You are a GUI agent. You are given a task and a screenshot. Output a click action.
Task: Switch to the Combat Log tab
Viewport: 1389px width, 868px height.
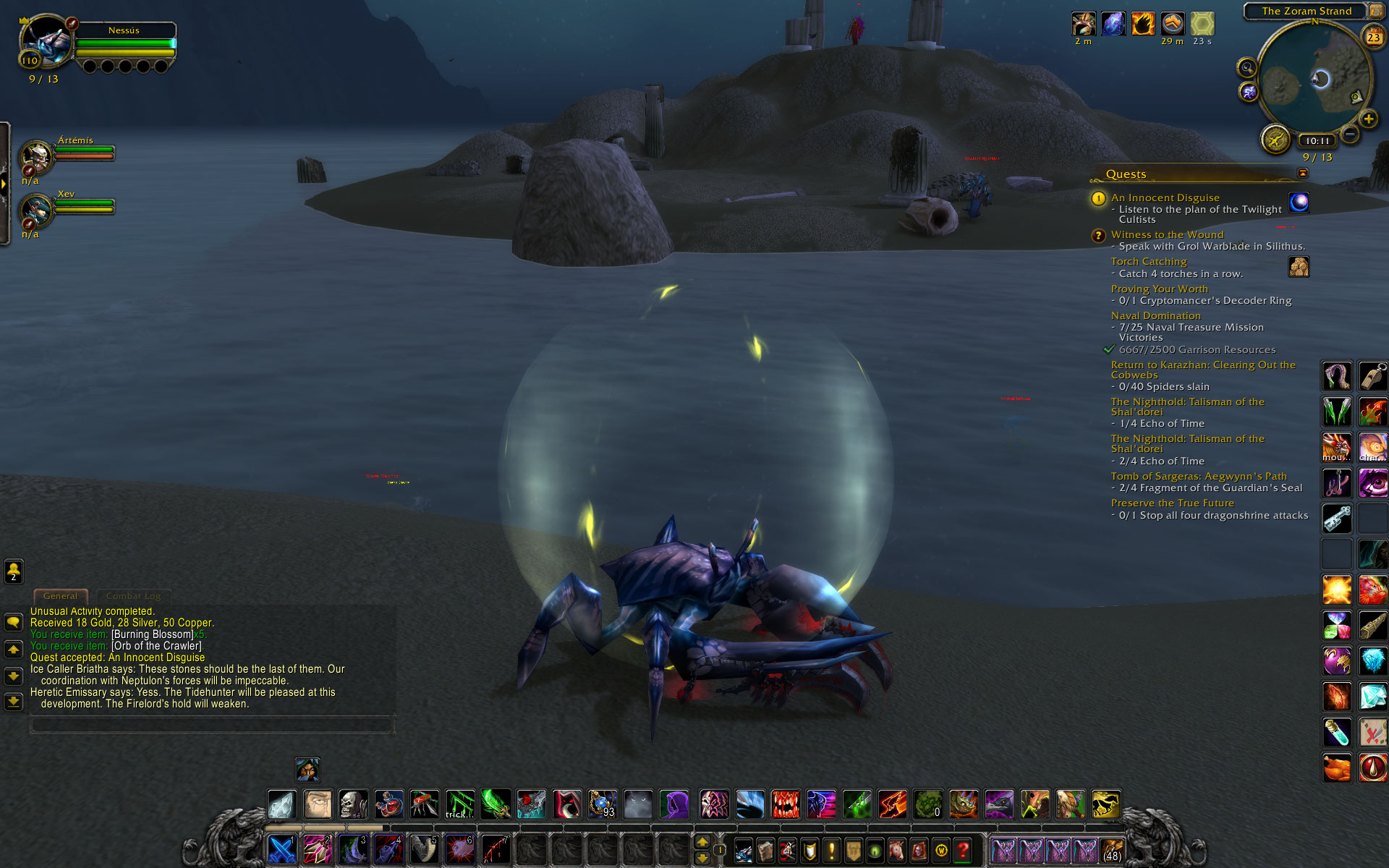click(x=133, y=596)
